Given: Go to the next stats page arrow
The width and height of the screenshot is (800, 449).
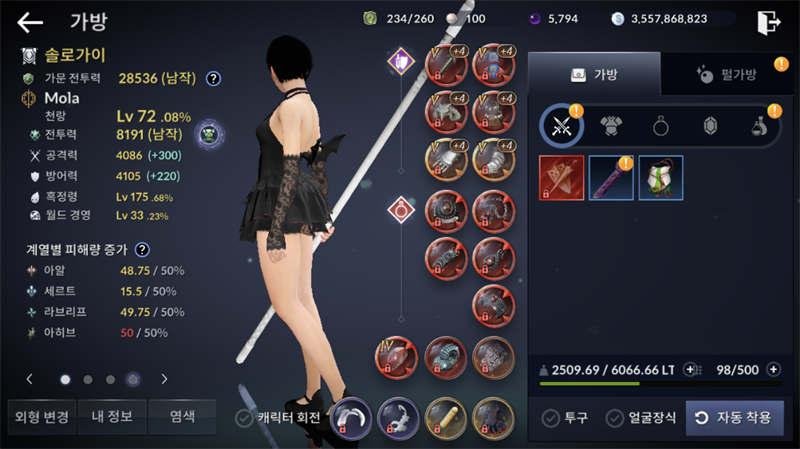Looking at the screenshot, I should click(164, 379).
